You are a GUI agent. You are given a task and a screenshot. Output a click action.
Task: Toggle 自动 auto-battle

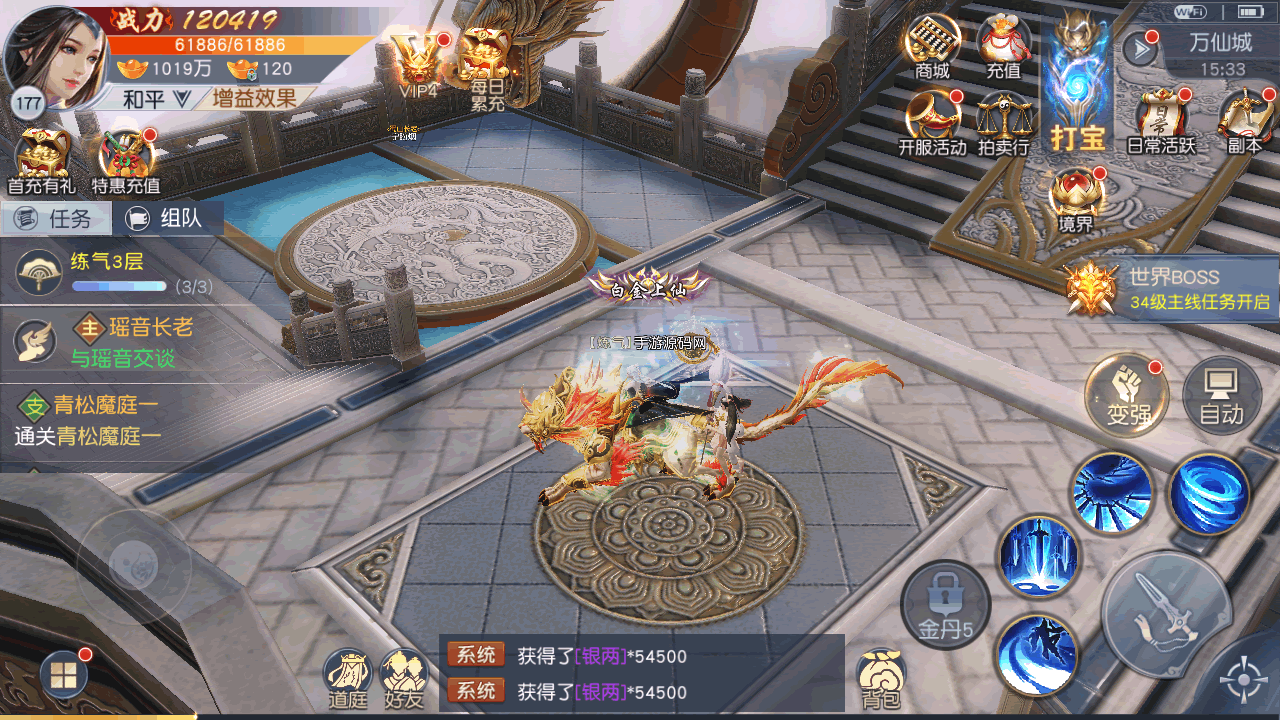click(1220, 394)
